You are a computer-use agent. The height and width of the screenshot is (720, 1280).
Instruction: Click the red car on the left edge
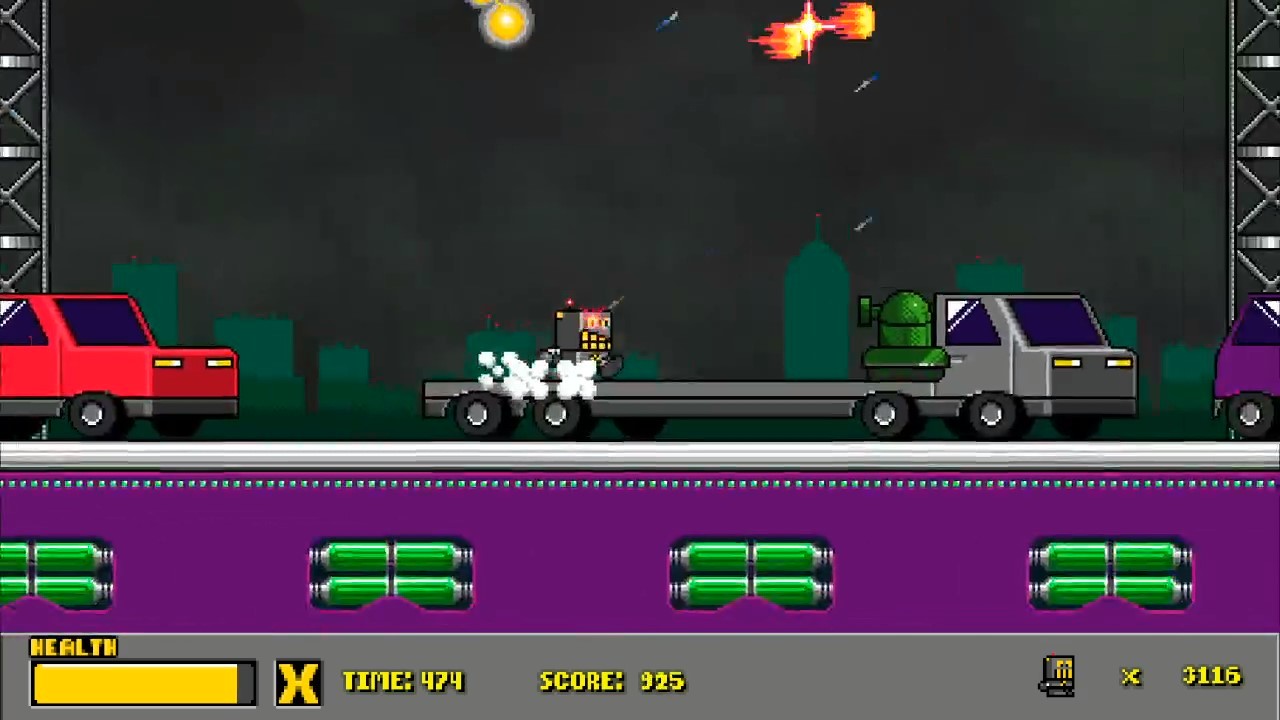point(110,360)
